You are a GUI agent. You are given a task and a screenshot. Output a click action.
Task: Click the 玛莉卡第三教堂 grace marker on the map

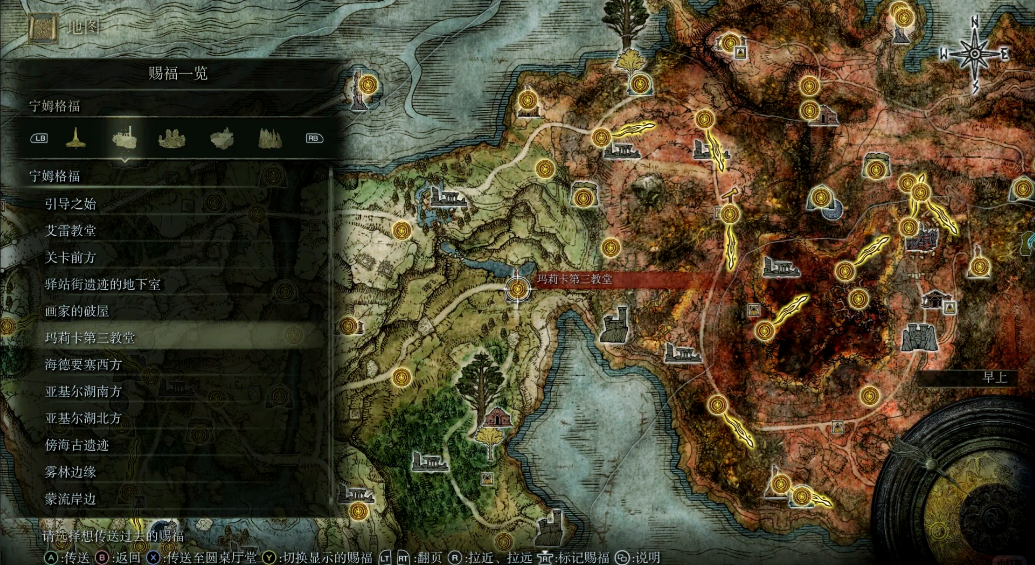click(x=518, y=289)
